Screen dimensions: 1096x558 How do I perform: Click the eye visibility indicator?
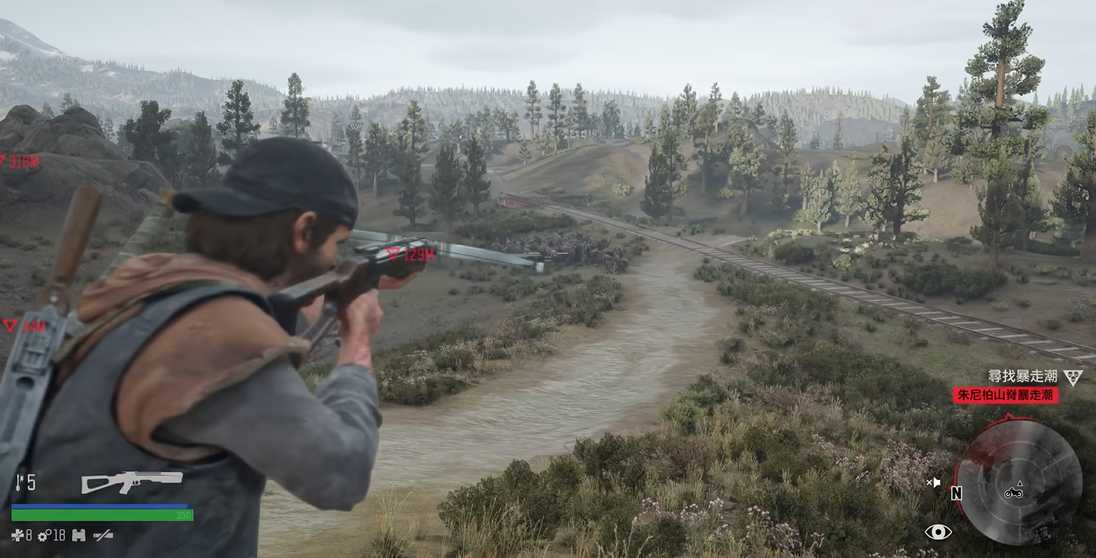point(937,531)
